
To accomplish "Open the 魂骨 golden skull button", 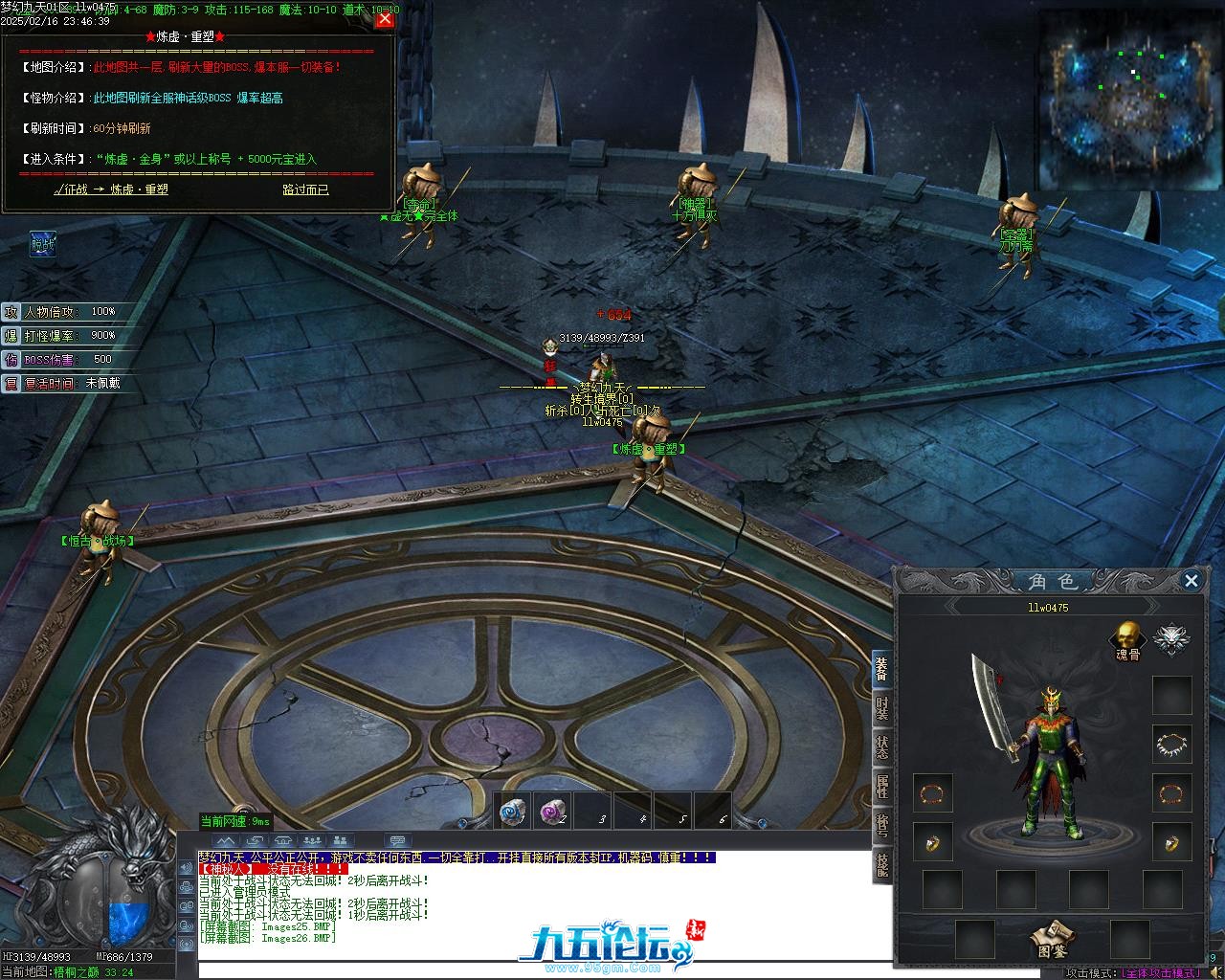I will pyautogui.click(x=1127, y=637).
